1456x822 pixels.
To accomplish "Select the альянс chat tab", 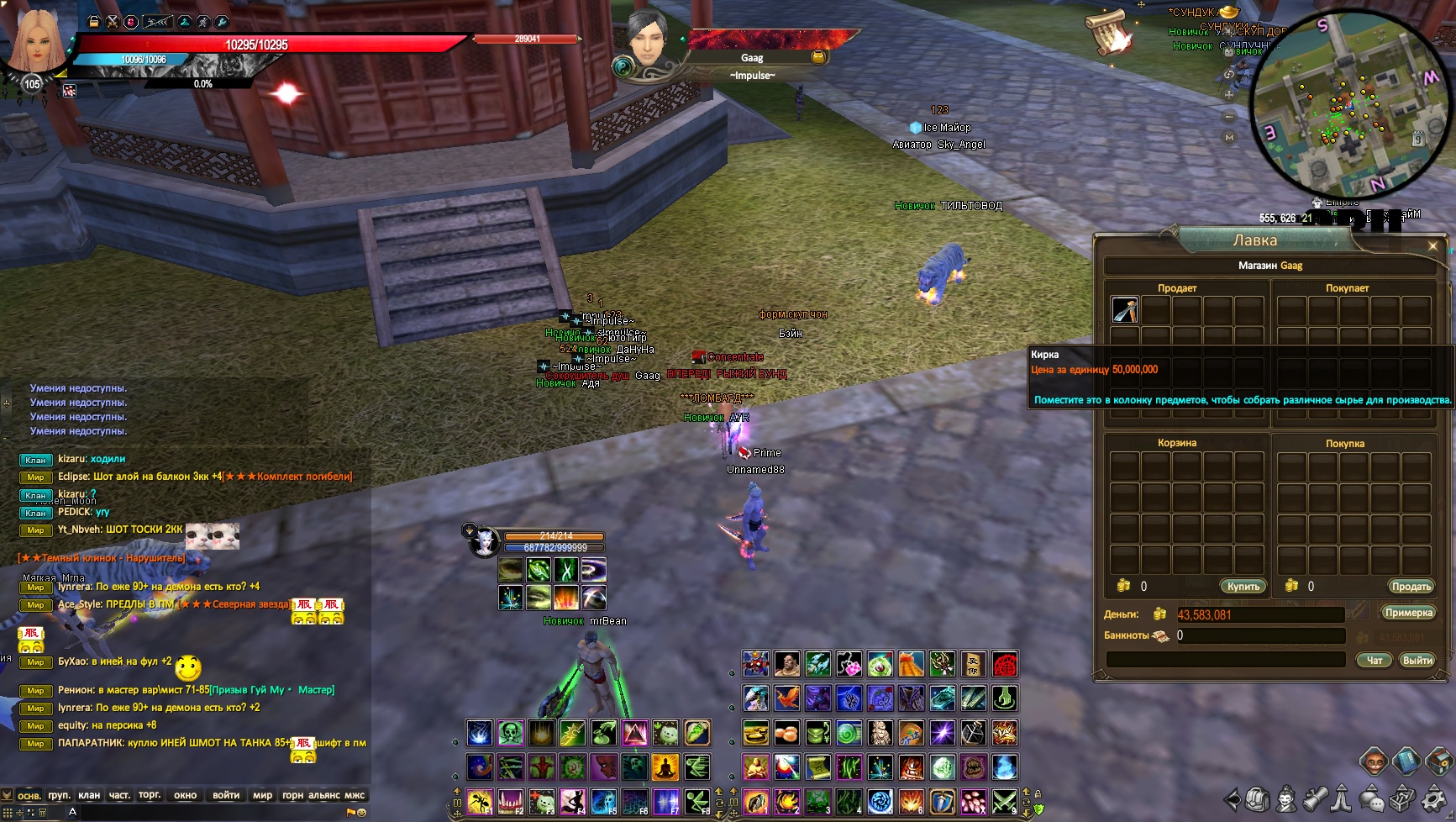I will coord(324,795).
